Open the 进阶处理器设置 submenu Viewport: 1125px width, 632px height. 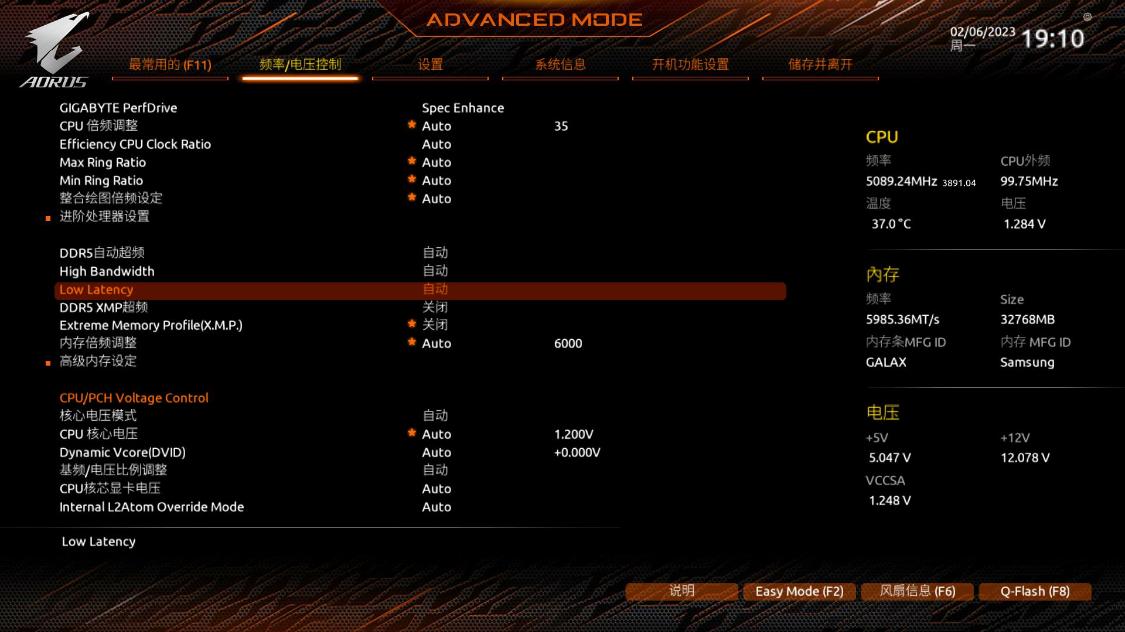(x=104, y=216)
